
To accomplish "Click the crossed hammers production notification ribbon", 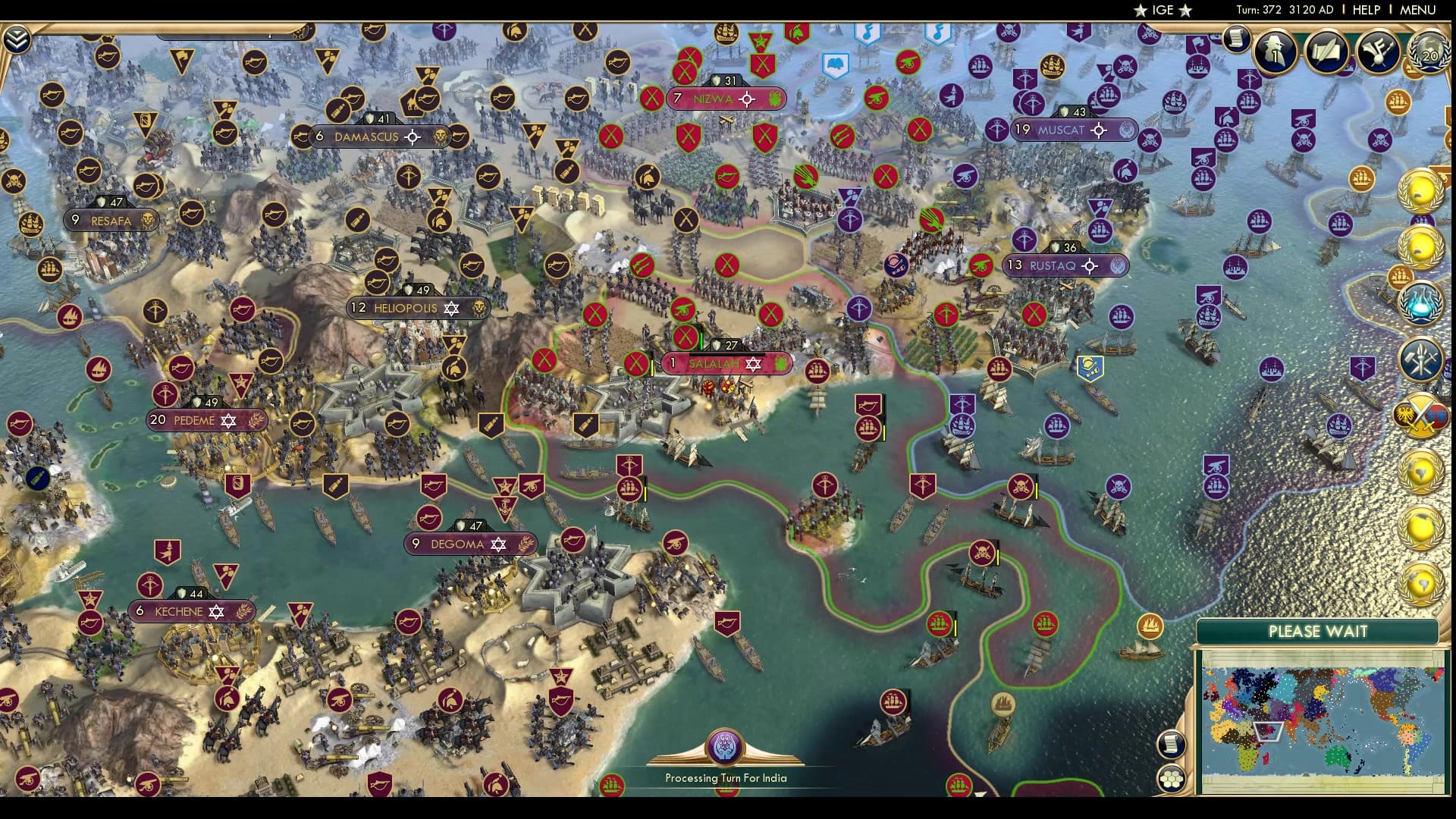I will [1422, 358].
